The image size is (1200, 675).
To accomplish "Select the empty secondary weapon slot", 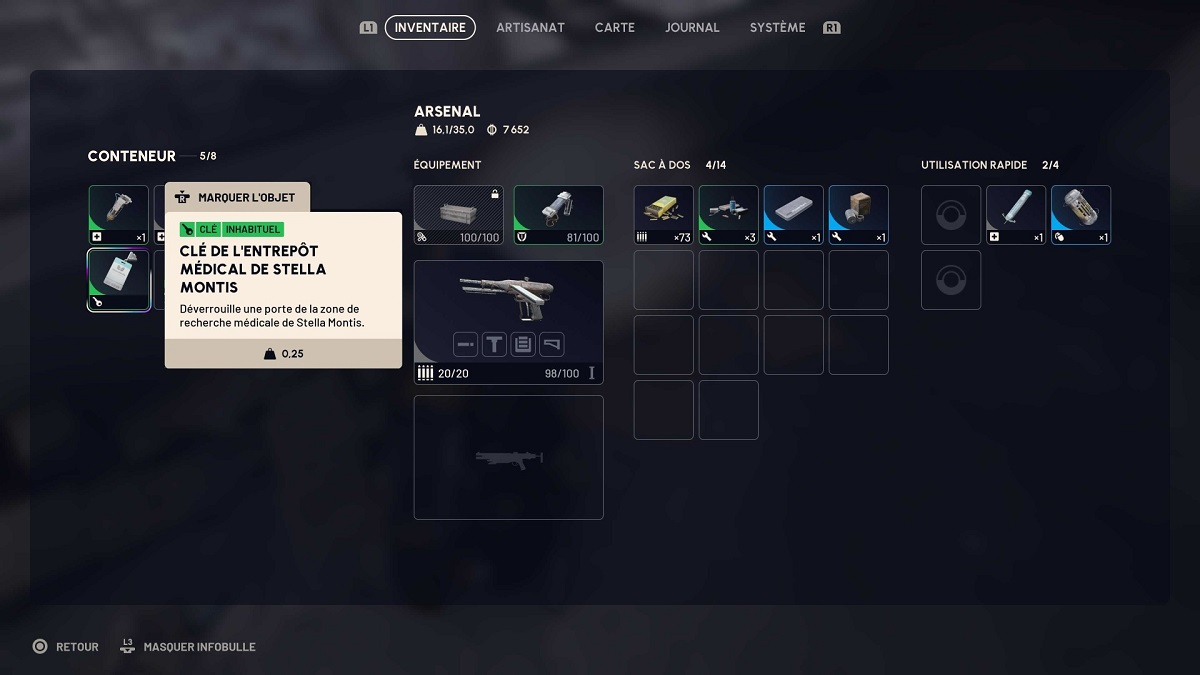I will [508, 458].
